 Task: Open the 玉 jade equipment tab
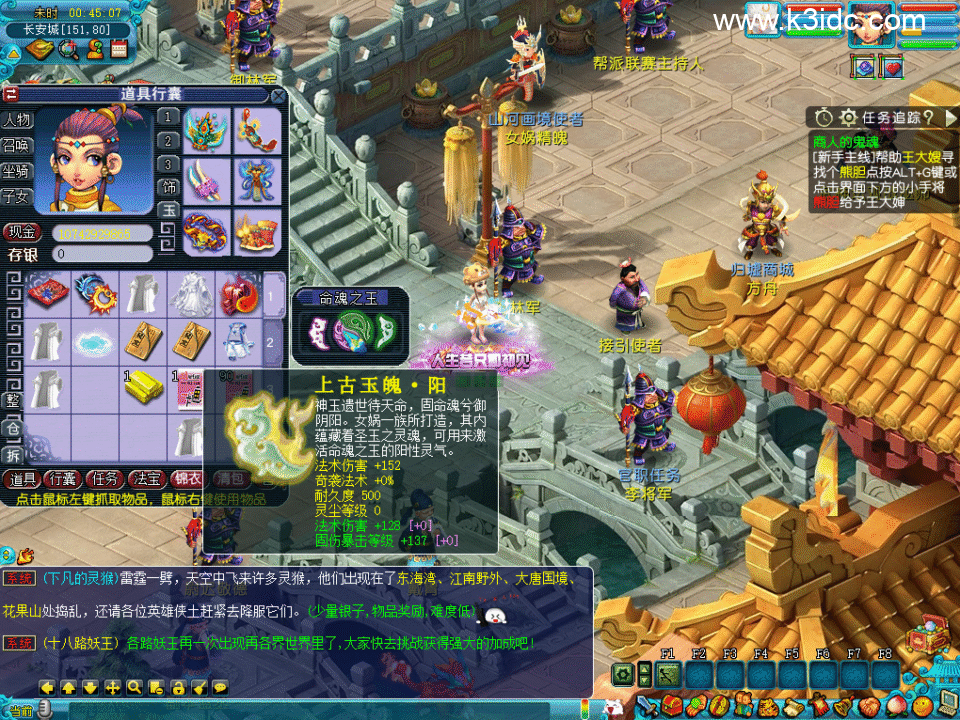169,210
